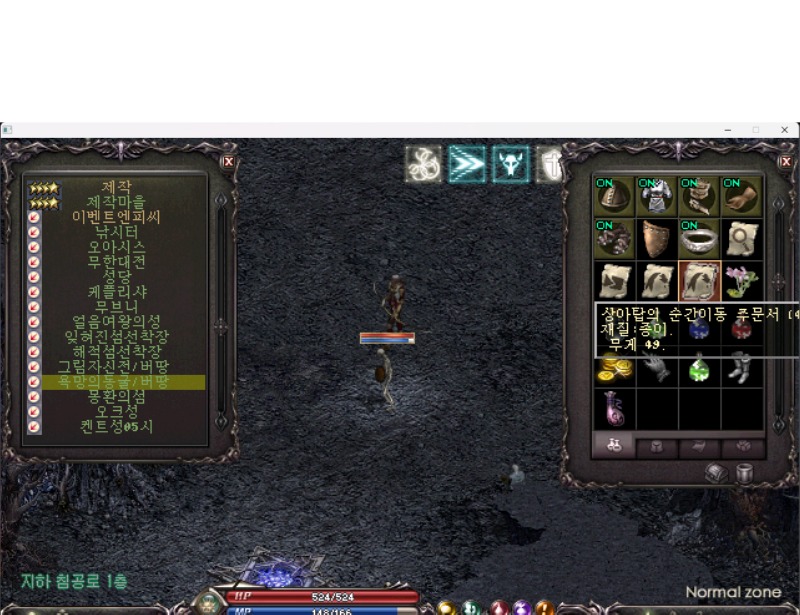Select 오크성 in the teleport list
The image size is (800, 615).
116,412
